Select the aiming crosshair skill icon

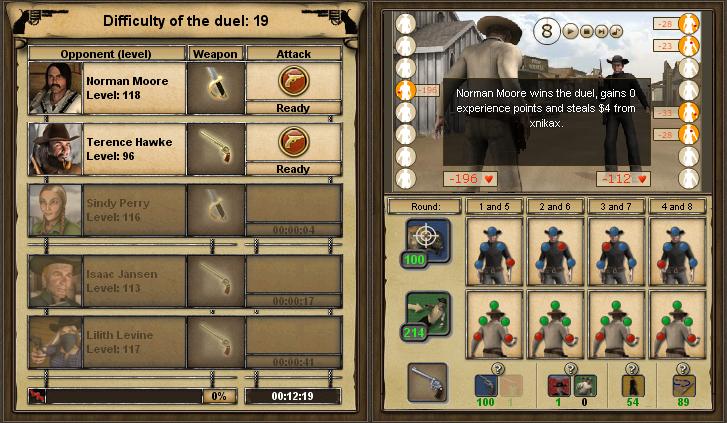[x=427, y=240]
